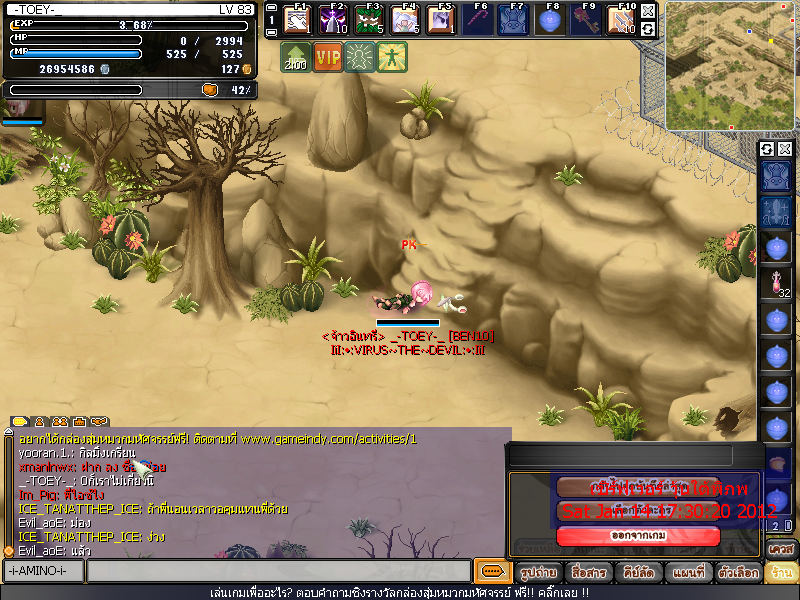
Task: Click the green up-arrow buff icon
Action: tap(295, 57)
